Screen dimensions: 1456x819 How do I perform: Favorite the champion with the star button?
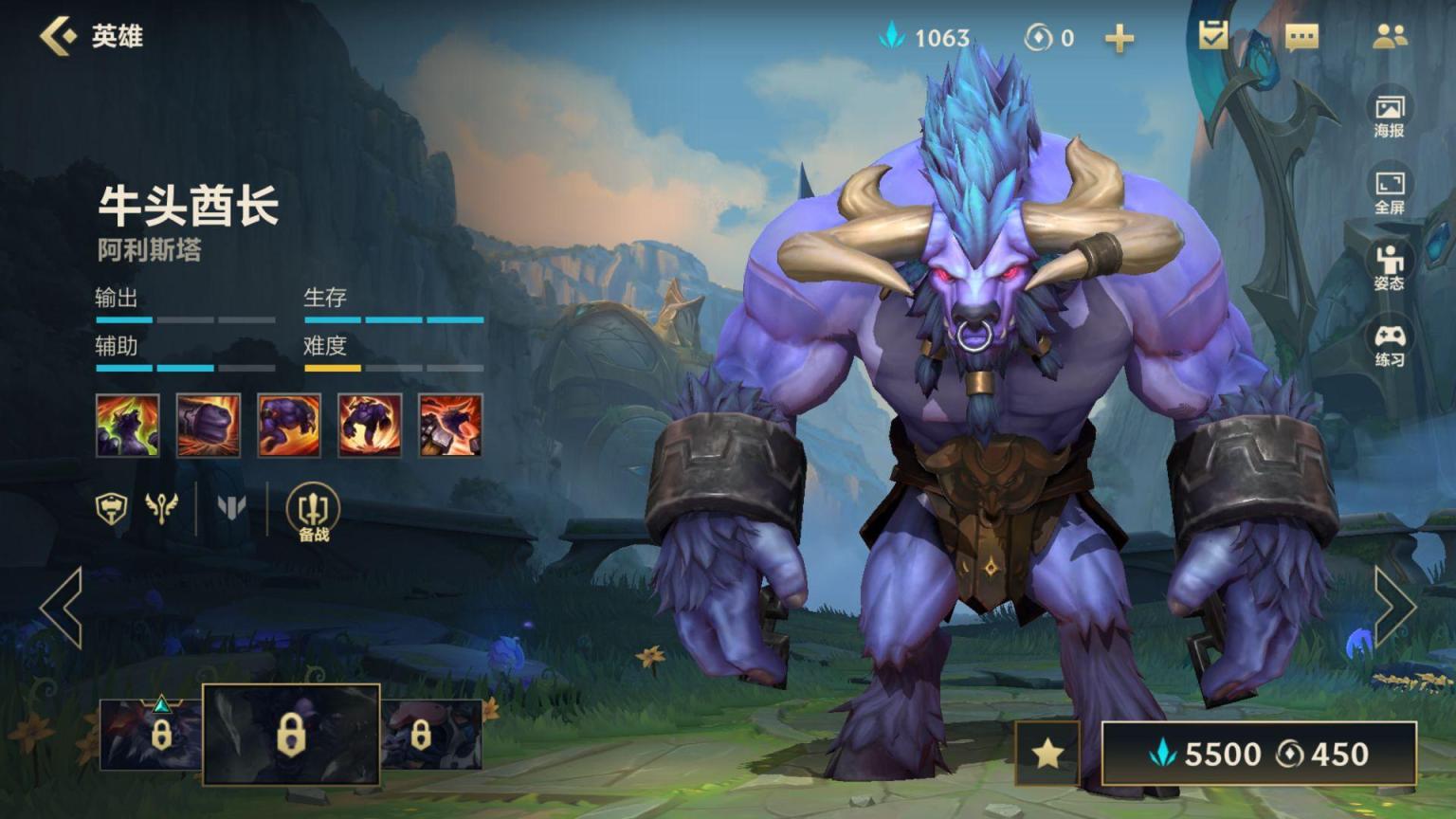click(x=1047, y=754)
